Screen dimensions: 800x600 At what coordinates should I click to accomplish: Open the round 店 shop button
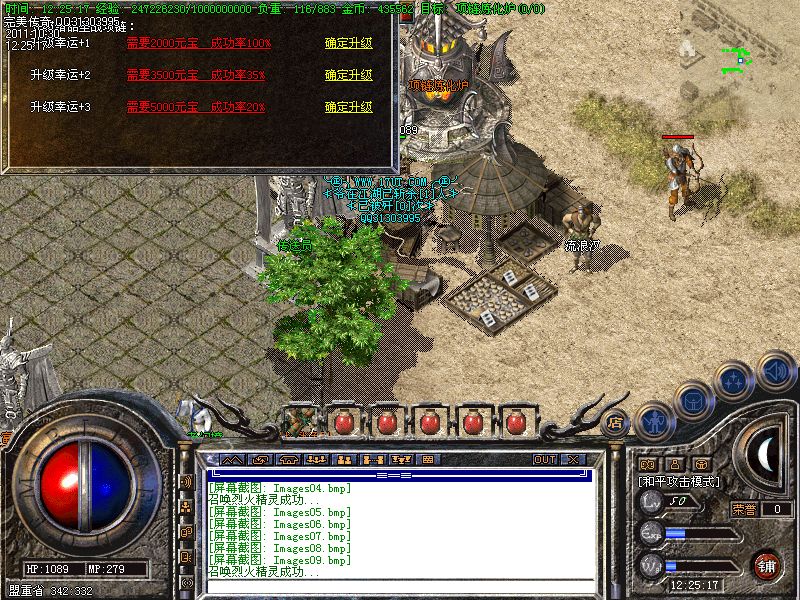pos(616,421)
